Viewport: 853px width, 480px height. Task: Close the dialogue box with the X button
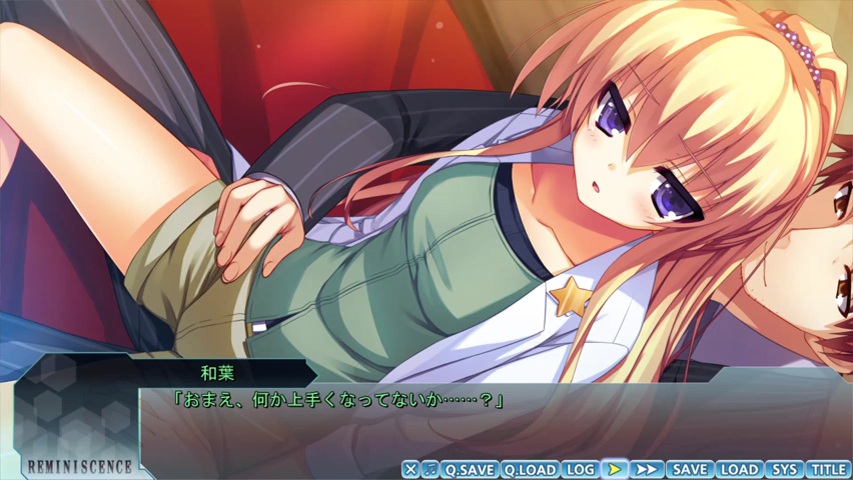pos(410,469)
